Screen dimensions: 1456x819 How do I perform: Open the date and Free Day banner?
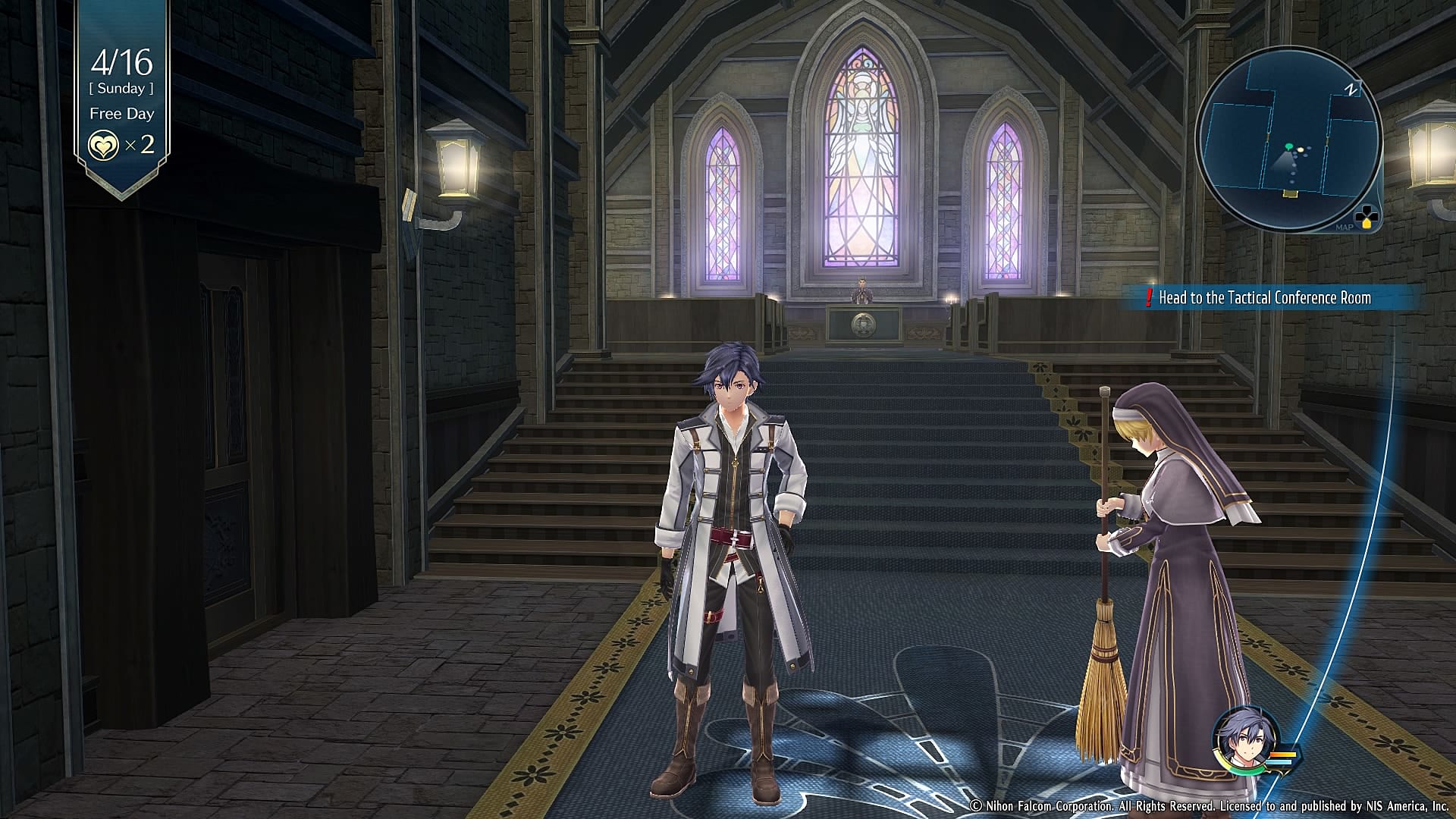(121, 89)
